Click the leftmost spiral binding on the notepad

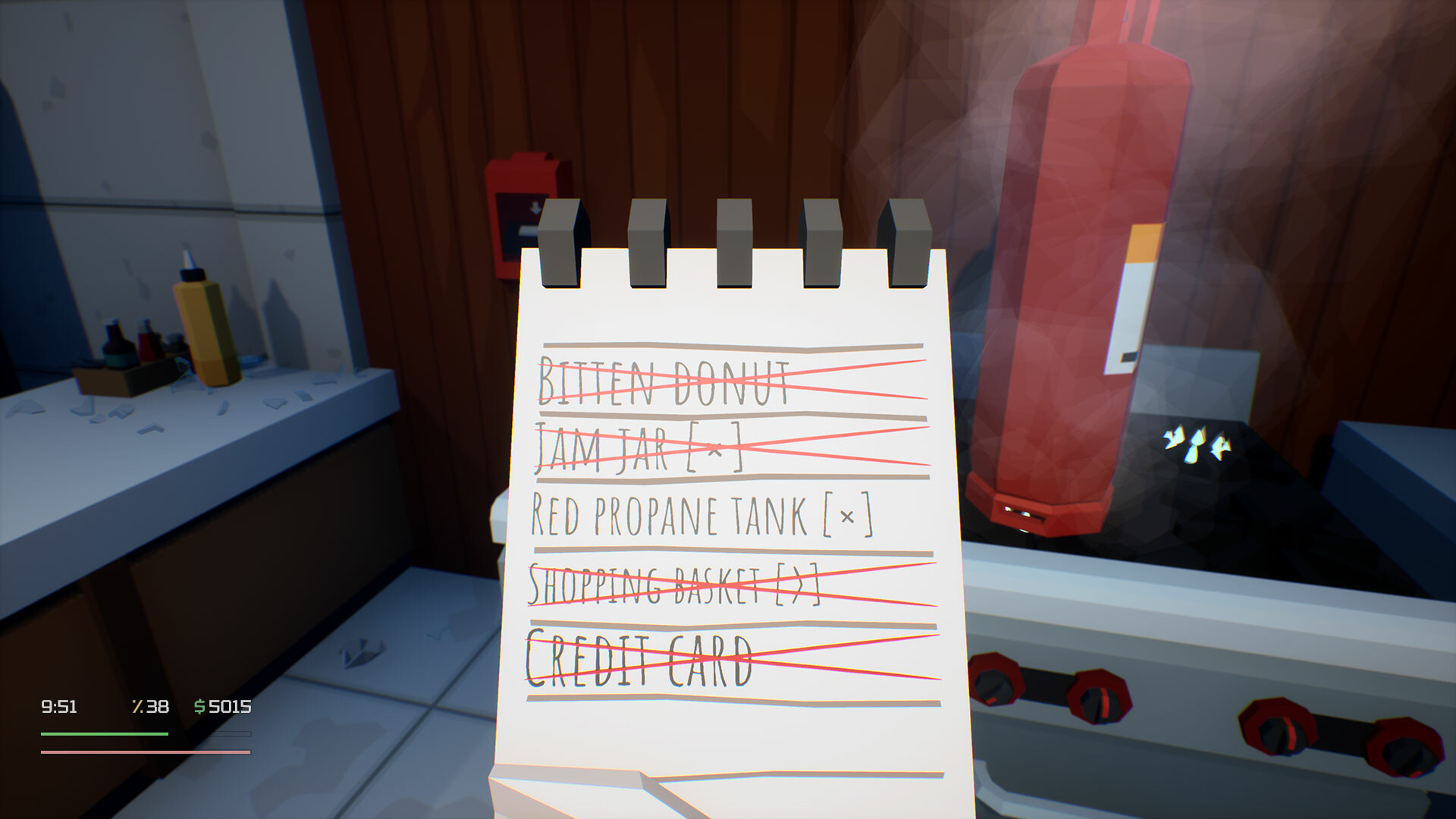[559, 243]
